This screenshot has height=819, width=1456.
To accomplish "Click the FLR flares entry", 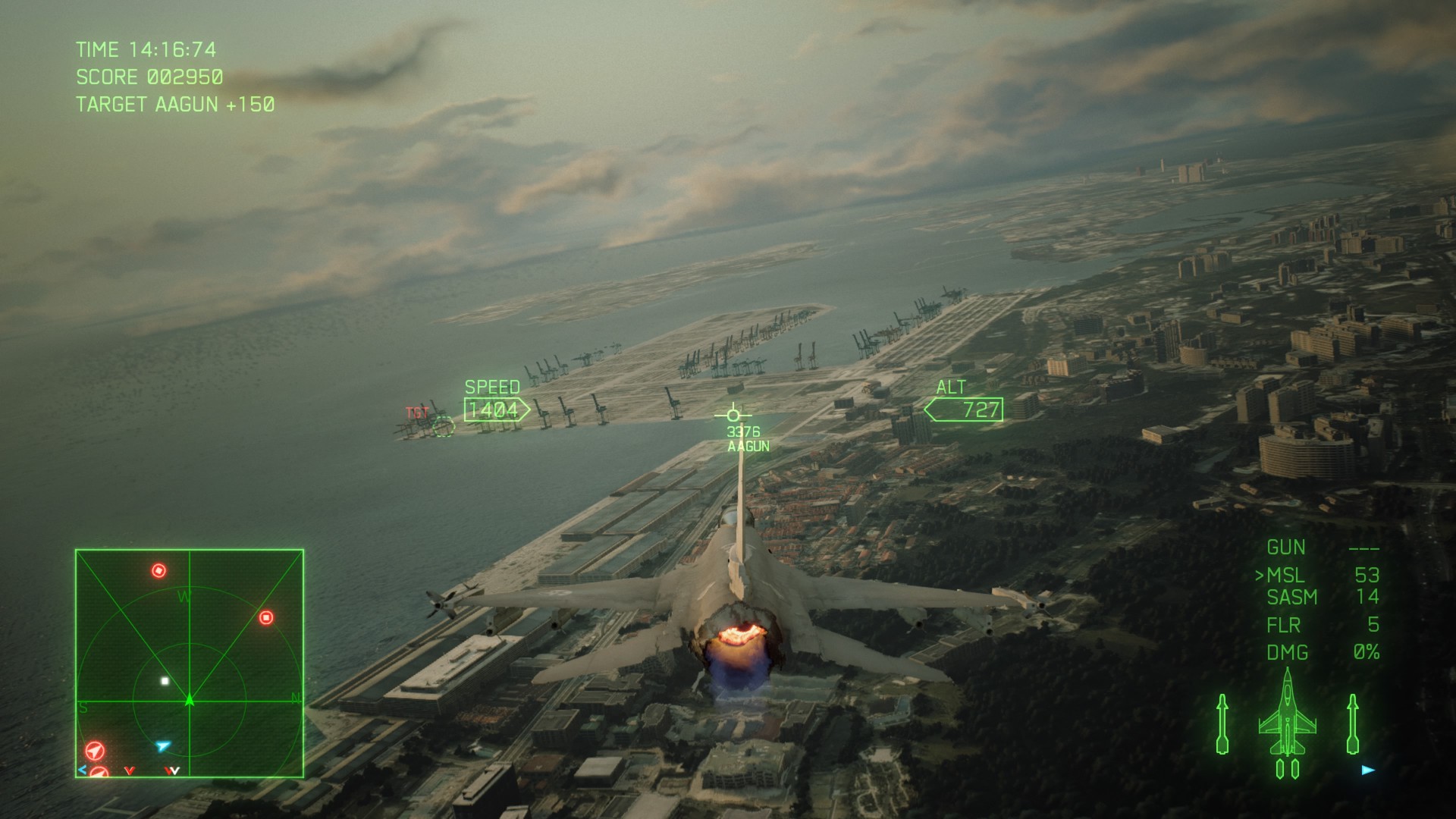I will (x=1283, y=625).
